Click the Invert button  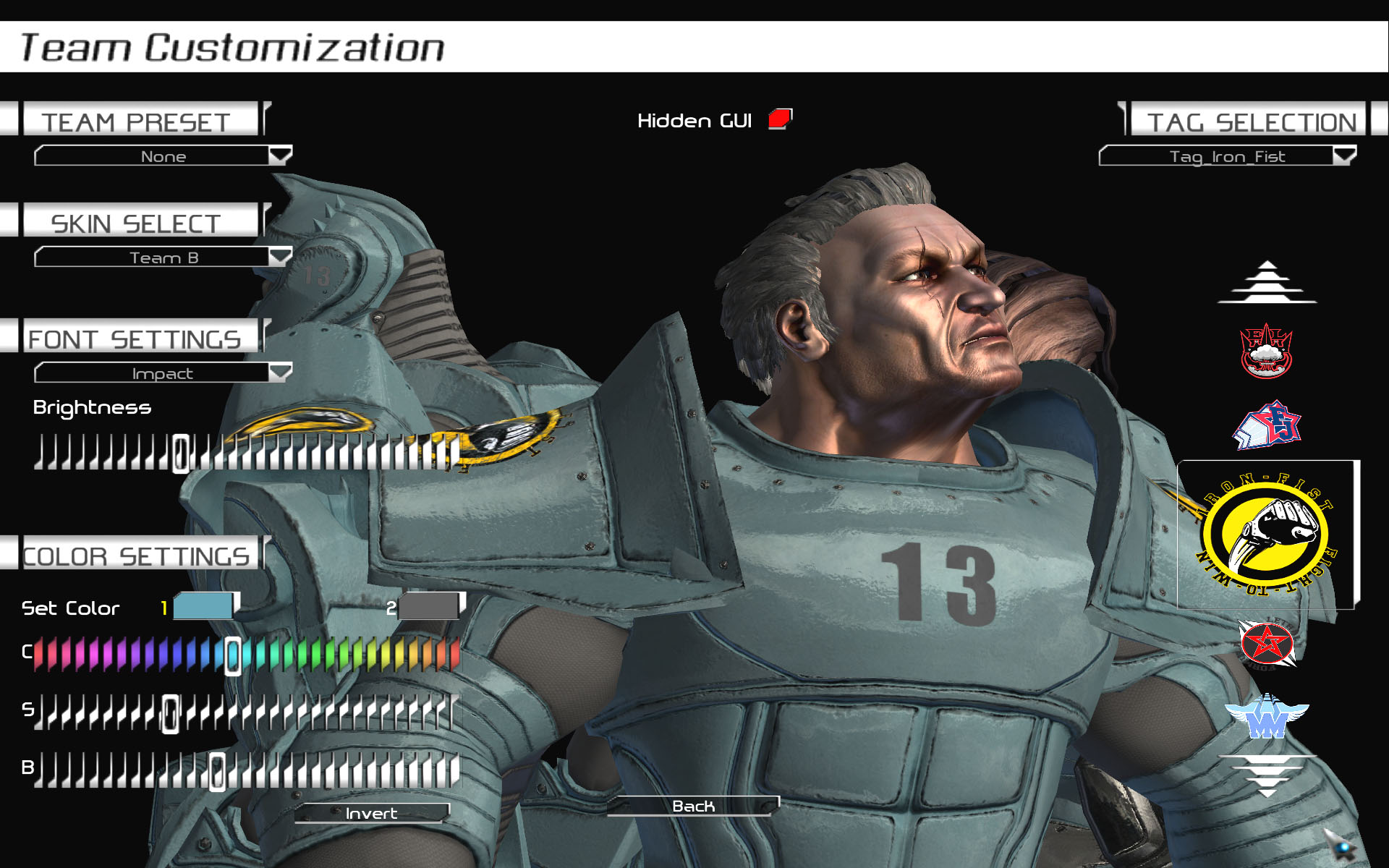coord(372,813)
